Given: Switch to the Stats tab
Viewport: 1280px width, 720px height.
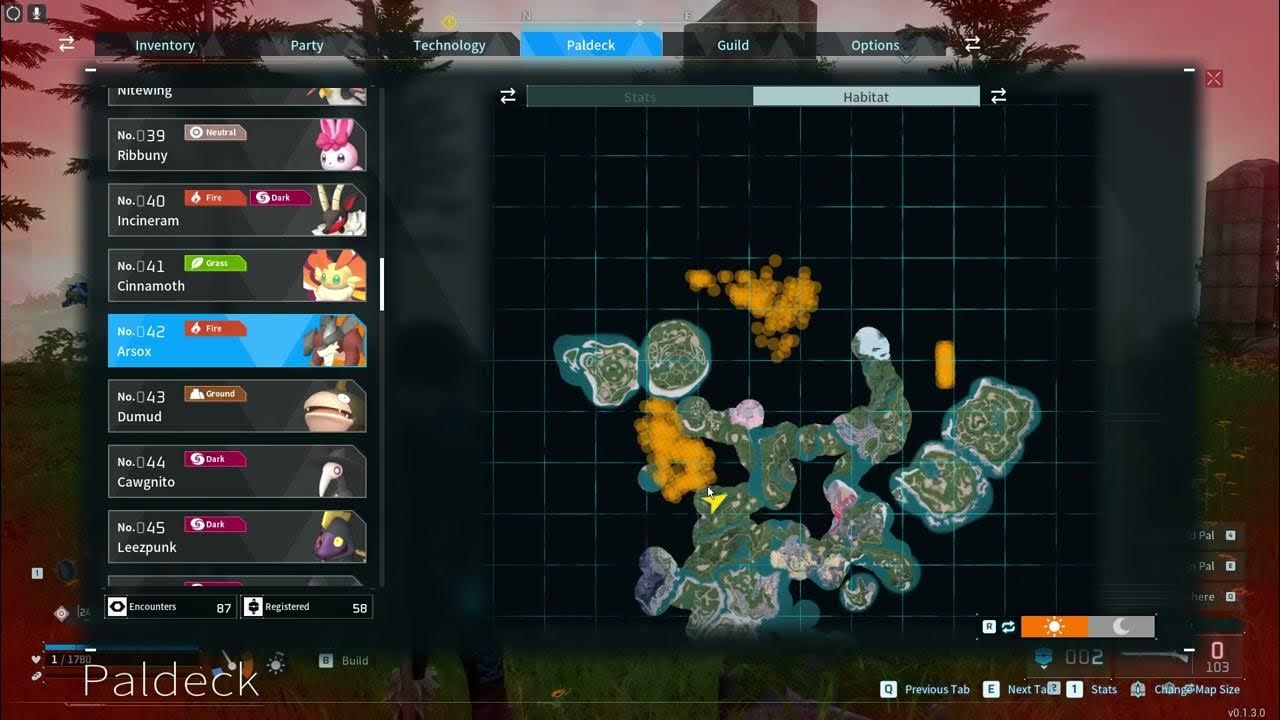Looking at the screenshot, I should pyautogui.click(x=639, y=96).
